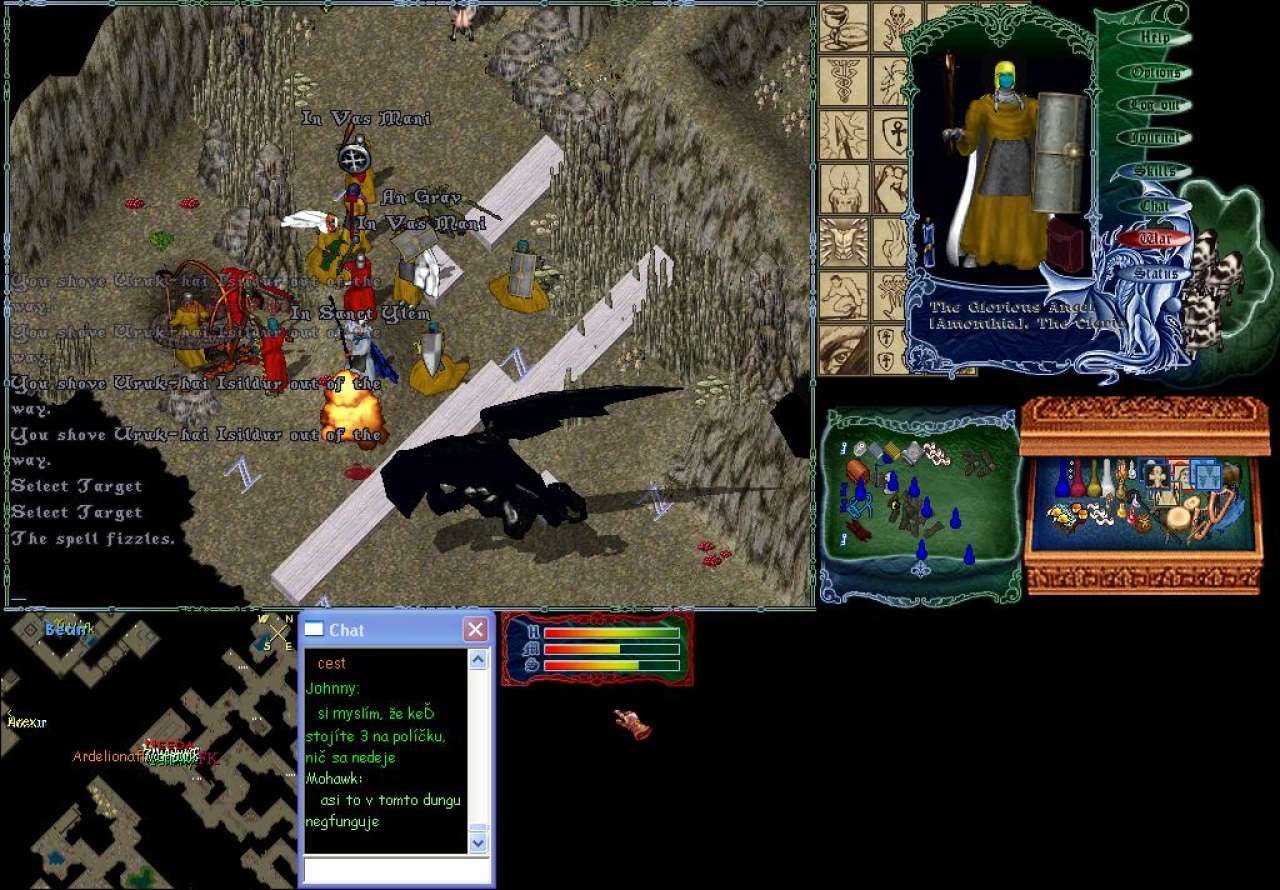Viewport: 1280px width, 890px height.
Task: Activate the arrow spell icon
Action: click(x=843, y=135)
